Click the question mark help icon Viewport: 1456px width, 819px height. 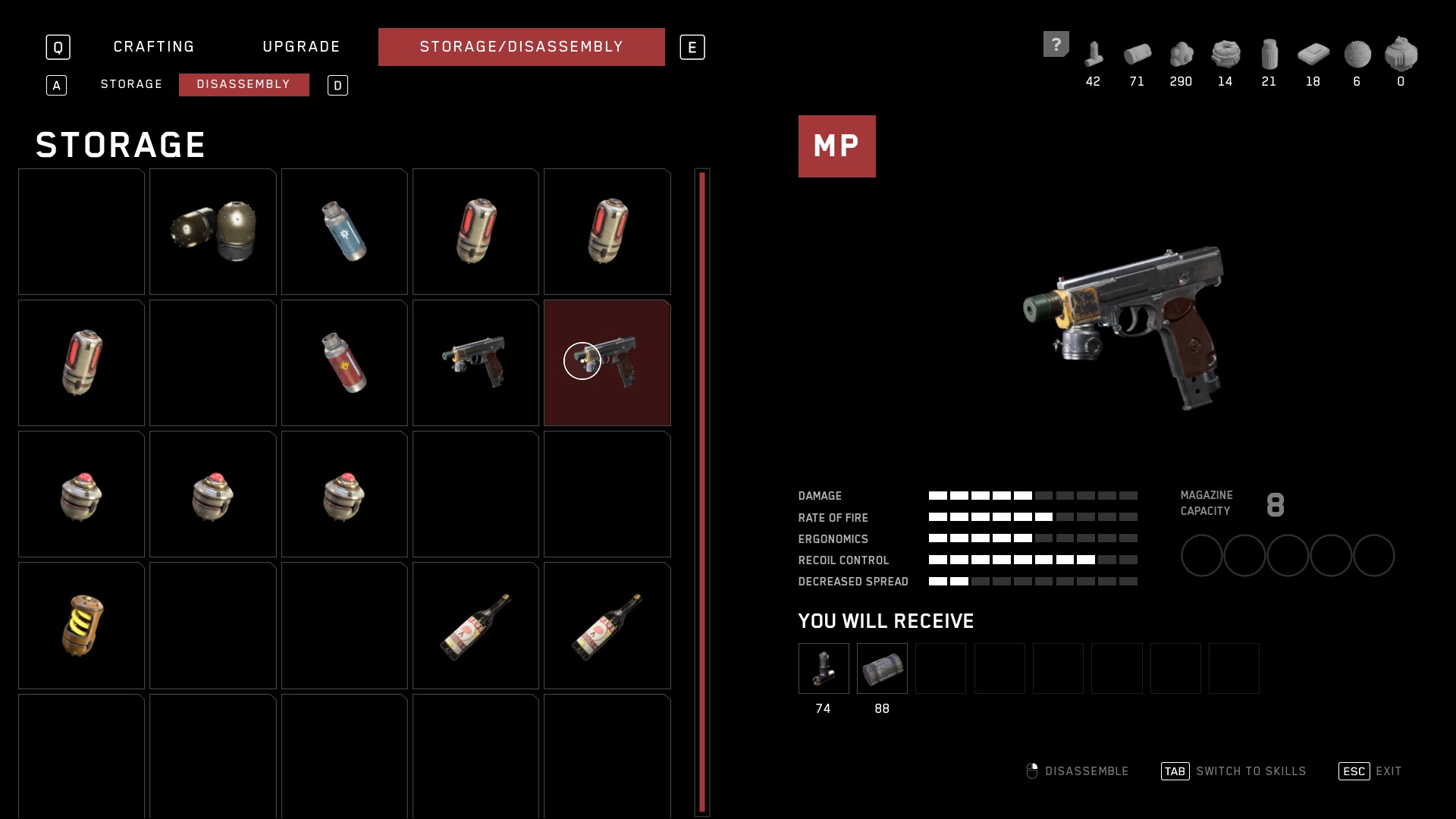(x=1056, y=44)
